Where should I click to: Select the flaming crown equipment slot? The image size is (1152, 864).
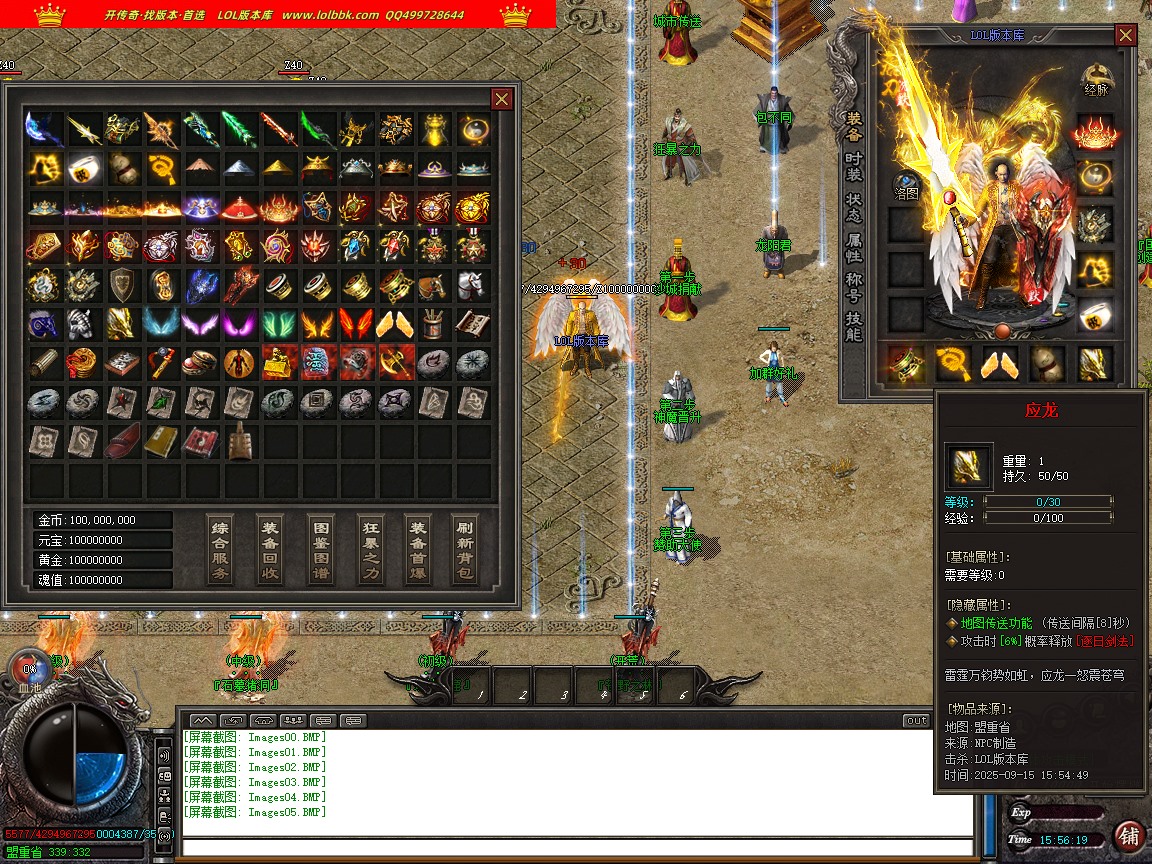(1095, 132)
